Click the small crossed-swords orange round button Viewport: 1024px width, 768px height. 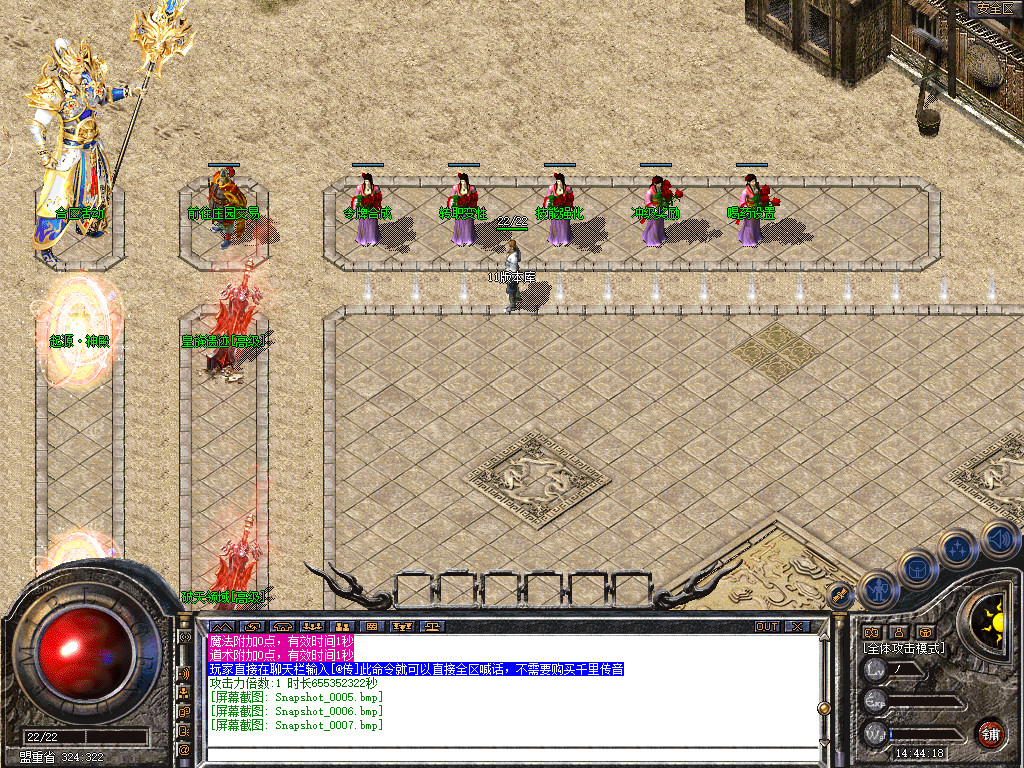pyautogui.click(x=841, y=596)
